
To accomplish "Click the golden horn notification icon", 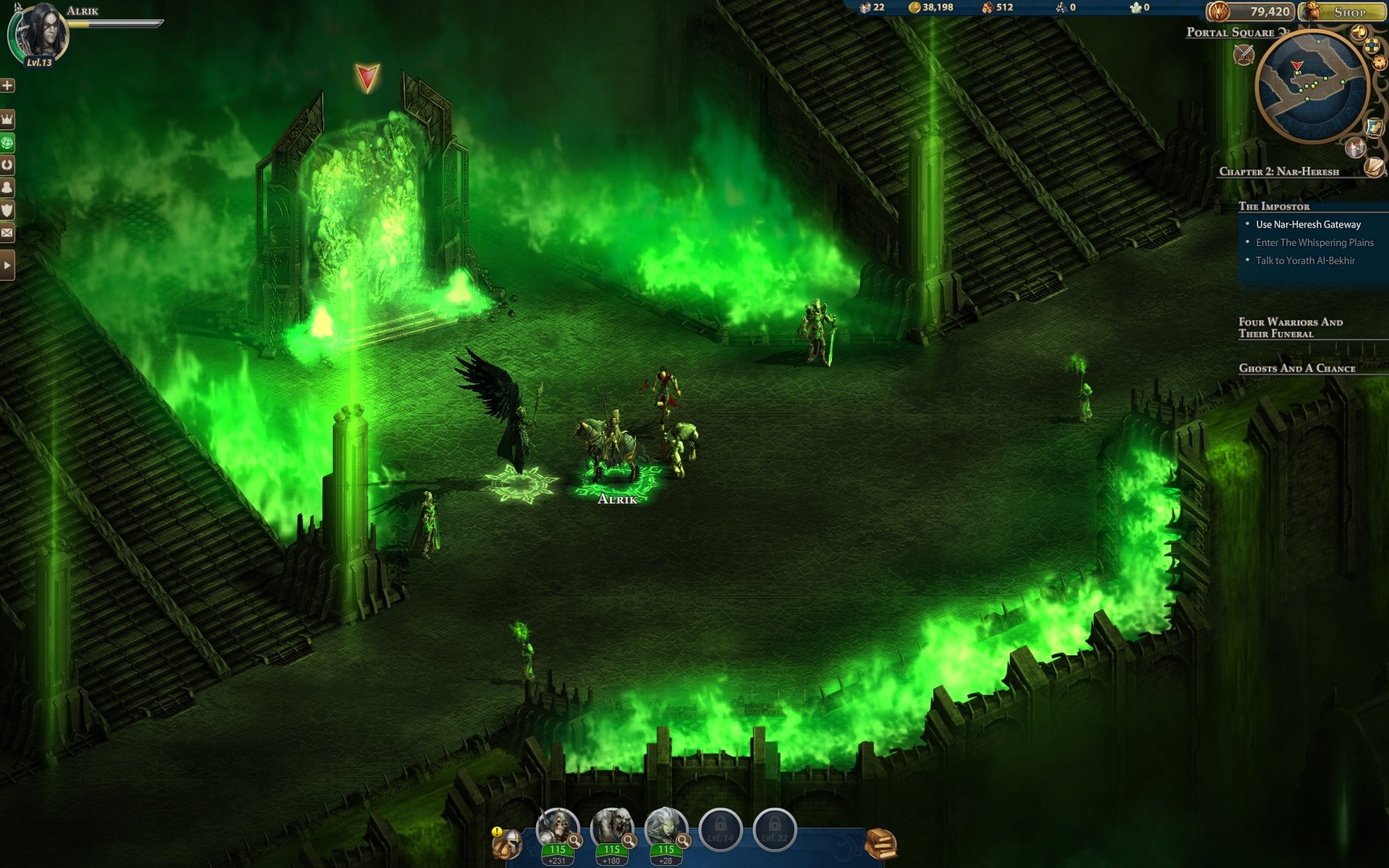I will (1359, 32).
